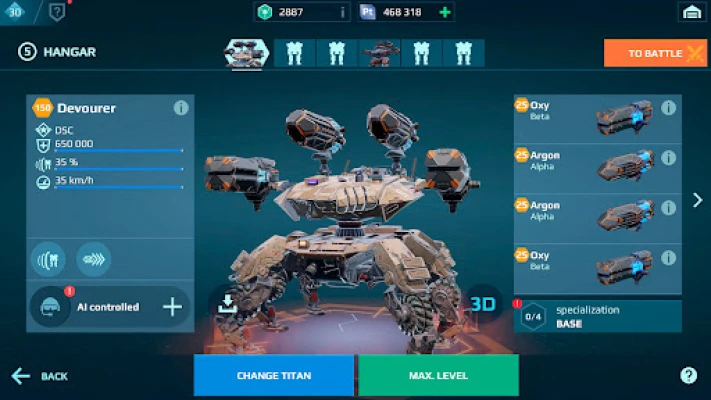Start a match with To Battle
The width and height of the screenshot is (711, 400).
pos(655,53)
